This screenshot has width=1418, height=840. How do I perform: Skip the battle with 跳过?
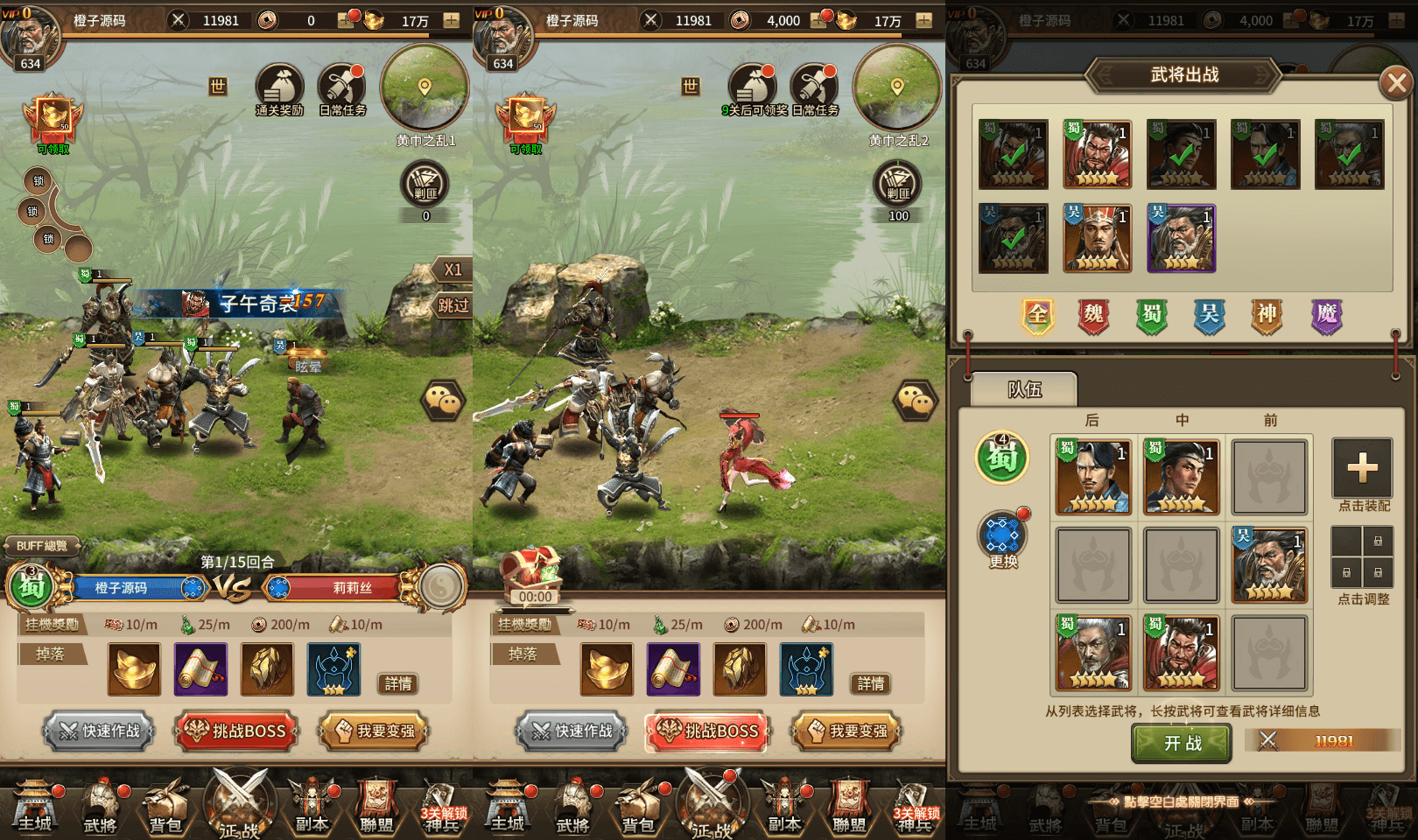(453, 305)
